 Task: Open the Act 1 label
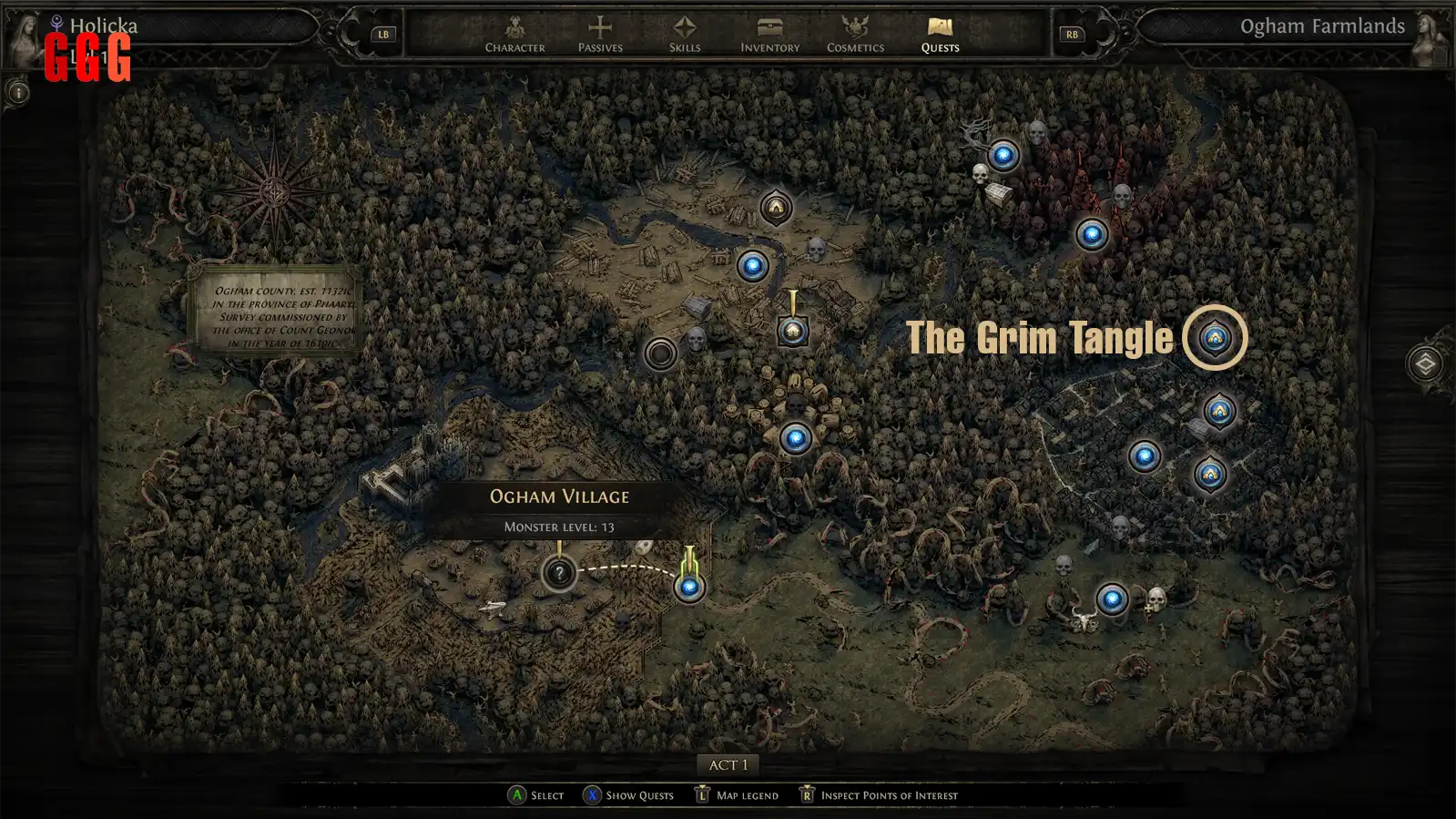(728, 765)
